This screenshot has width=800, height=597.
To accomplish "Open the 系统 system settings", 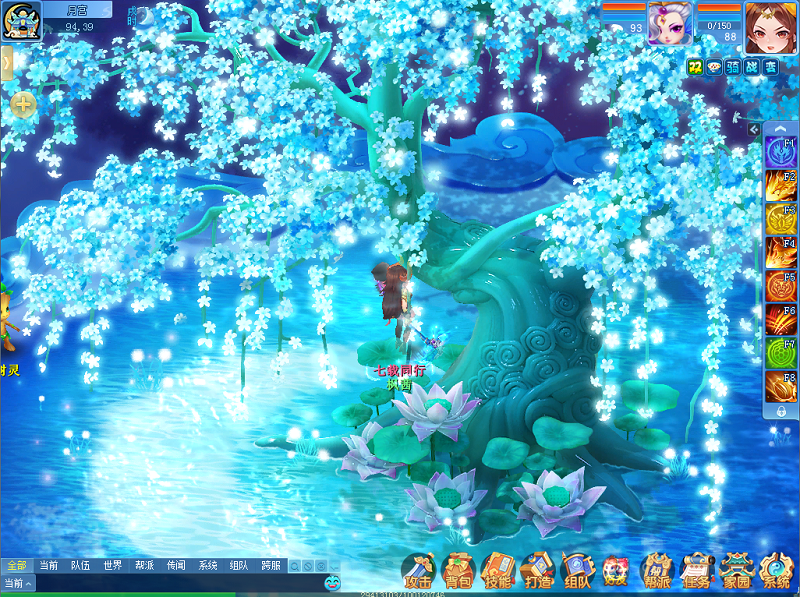I will 776,571.
